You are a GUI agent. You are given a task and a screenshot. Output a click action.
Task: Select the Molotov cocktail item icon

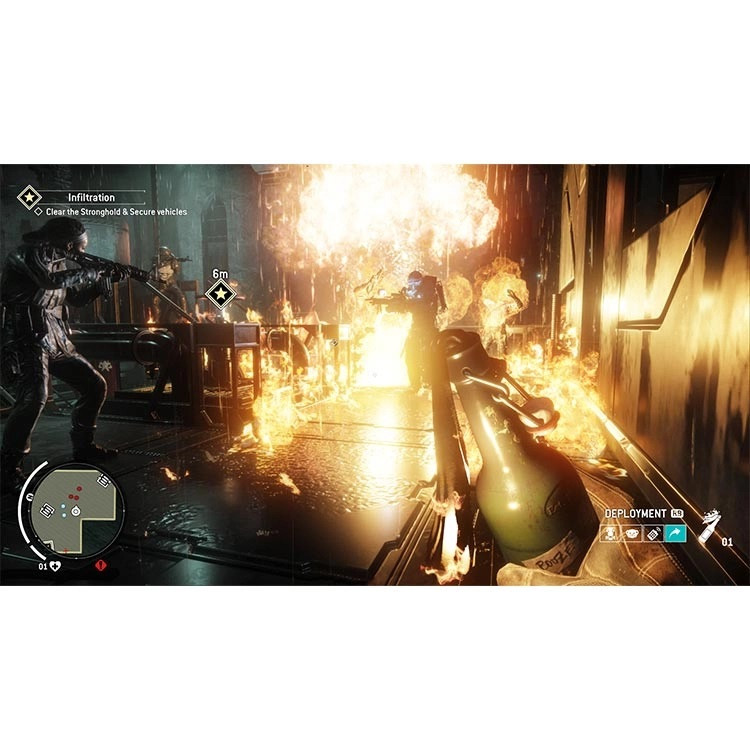click(x=709, y=525)
